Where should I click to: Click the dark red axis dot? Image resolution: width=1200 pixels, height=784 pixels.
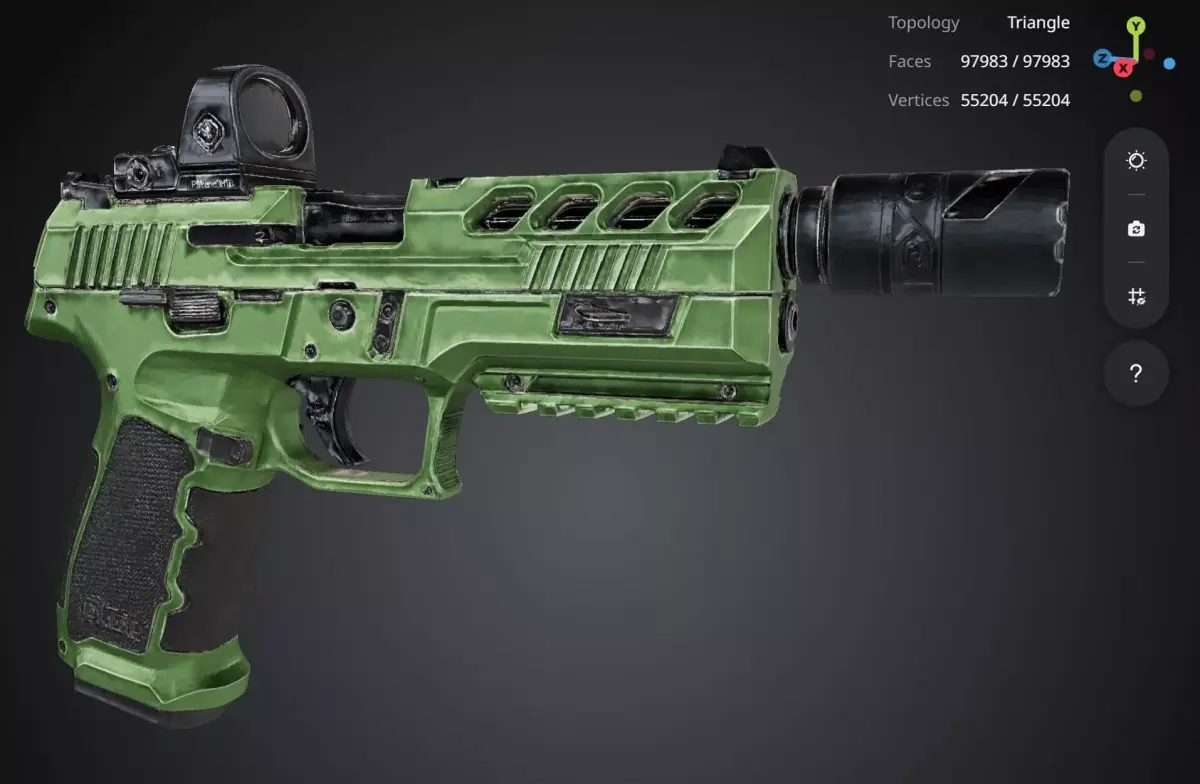tap(1150, 54)
